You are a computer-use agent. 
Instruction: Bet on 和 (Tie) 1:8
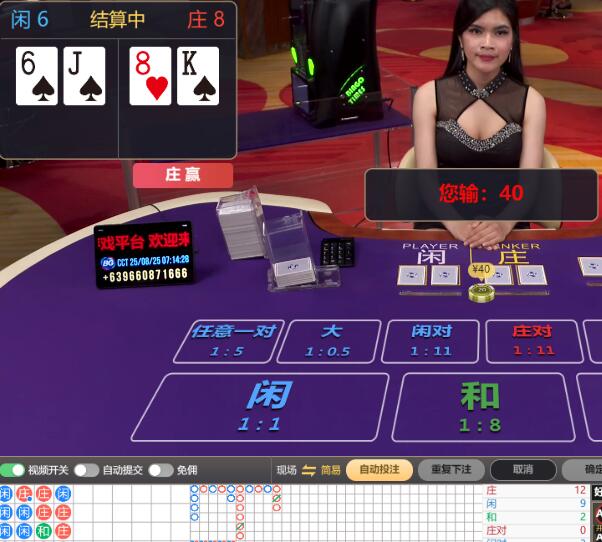coord(480,406)
